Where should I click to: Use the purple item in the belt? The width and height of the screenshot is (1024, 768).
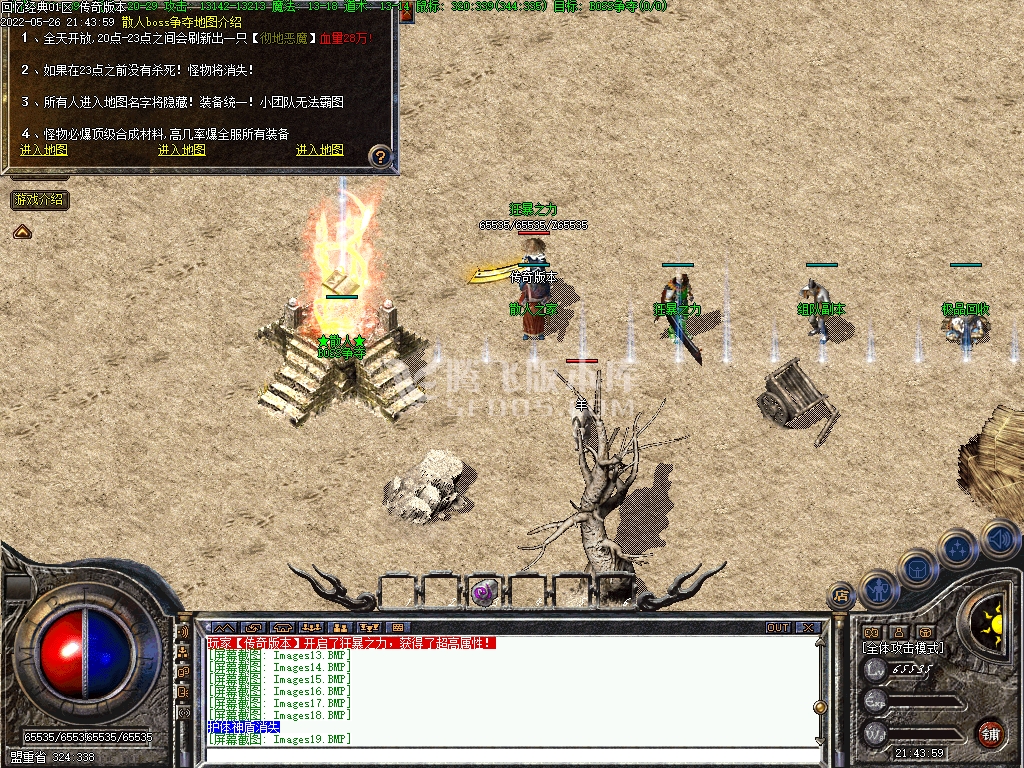point(484,592)
